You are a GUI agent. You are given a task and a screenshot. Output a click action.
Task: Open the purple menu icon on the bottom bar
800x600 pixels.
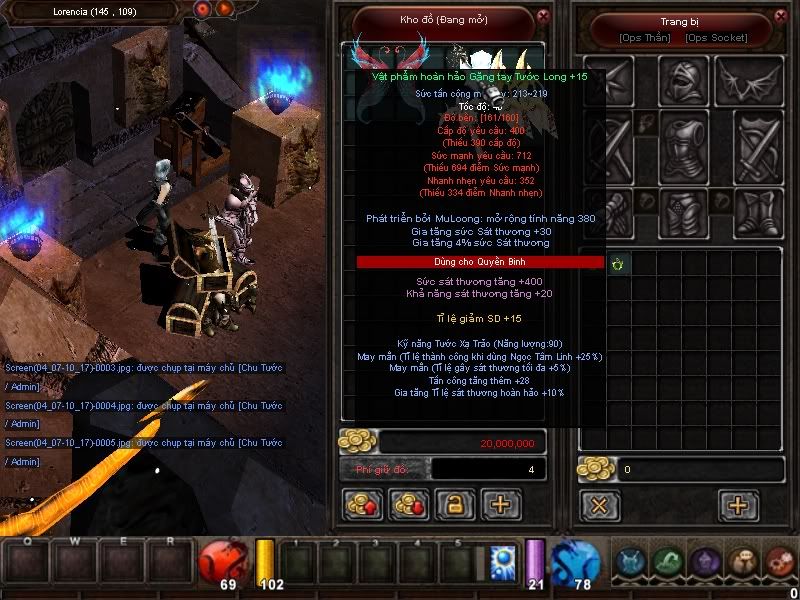pyautogui.click(x=705, y=562)
